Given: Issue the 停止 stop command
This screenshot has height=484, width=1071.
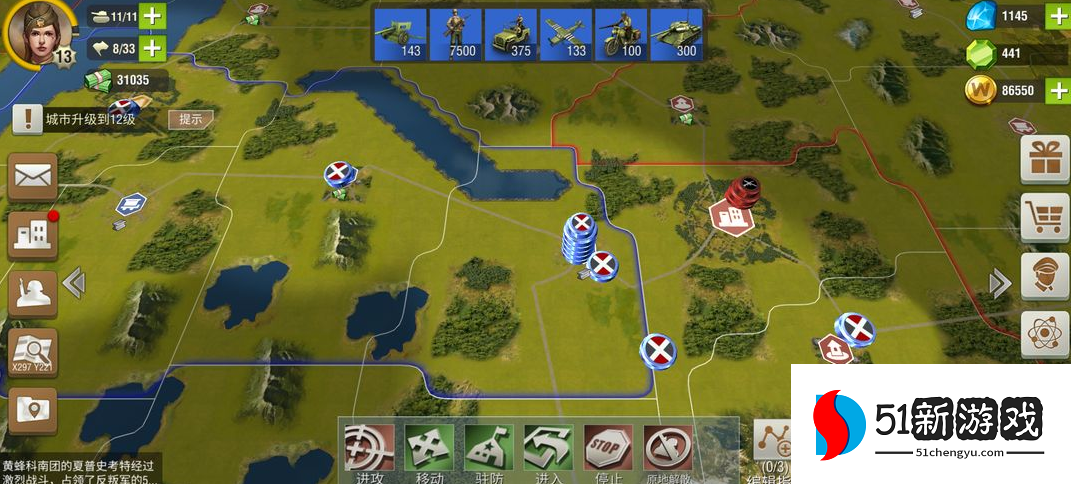Looking at the screenshot, I should [x=607, y=450].
